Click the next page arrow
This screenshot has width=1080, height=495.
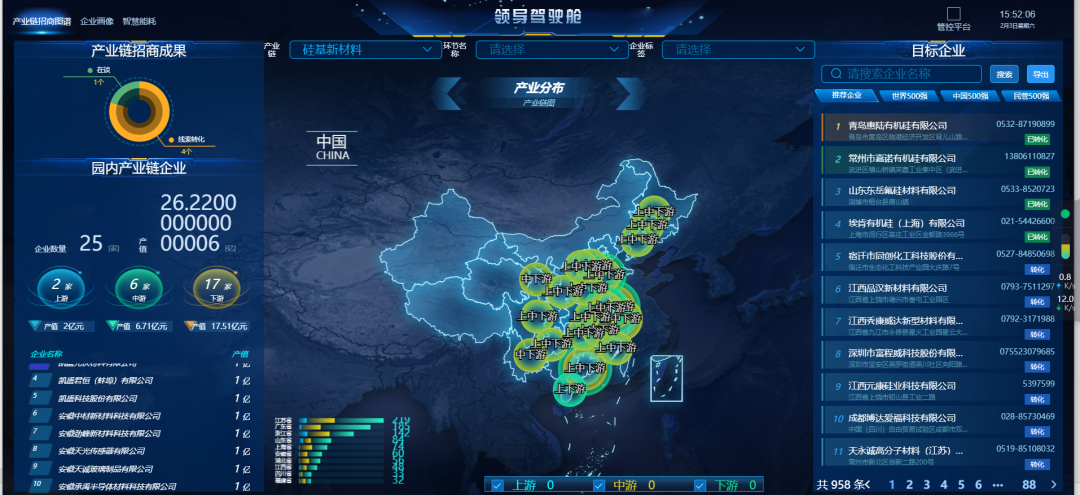coord(1054,485)
